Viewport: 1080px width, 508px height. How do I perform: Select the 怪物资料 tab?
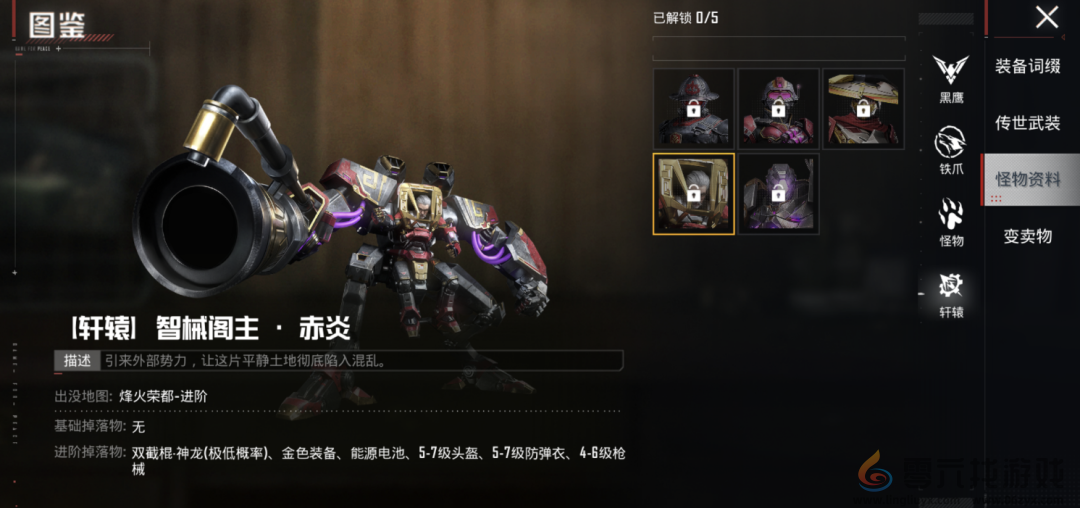click(1028, 180)
